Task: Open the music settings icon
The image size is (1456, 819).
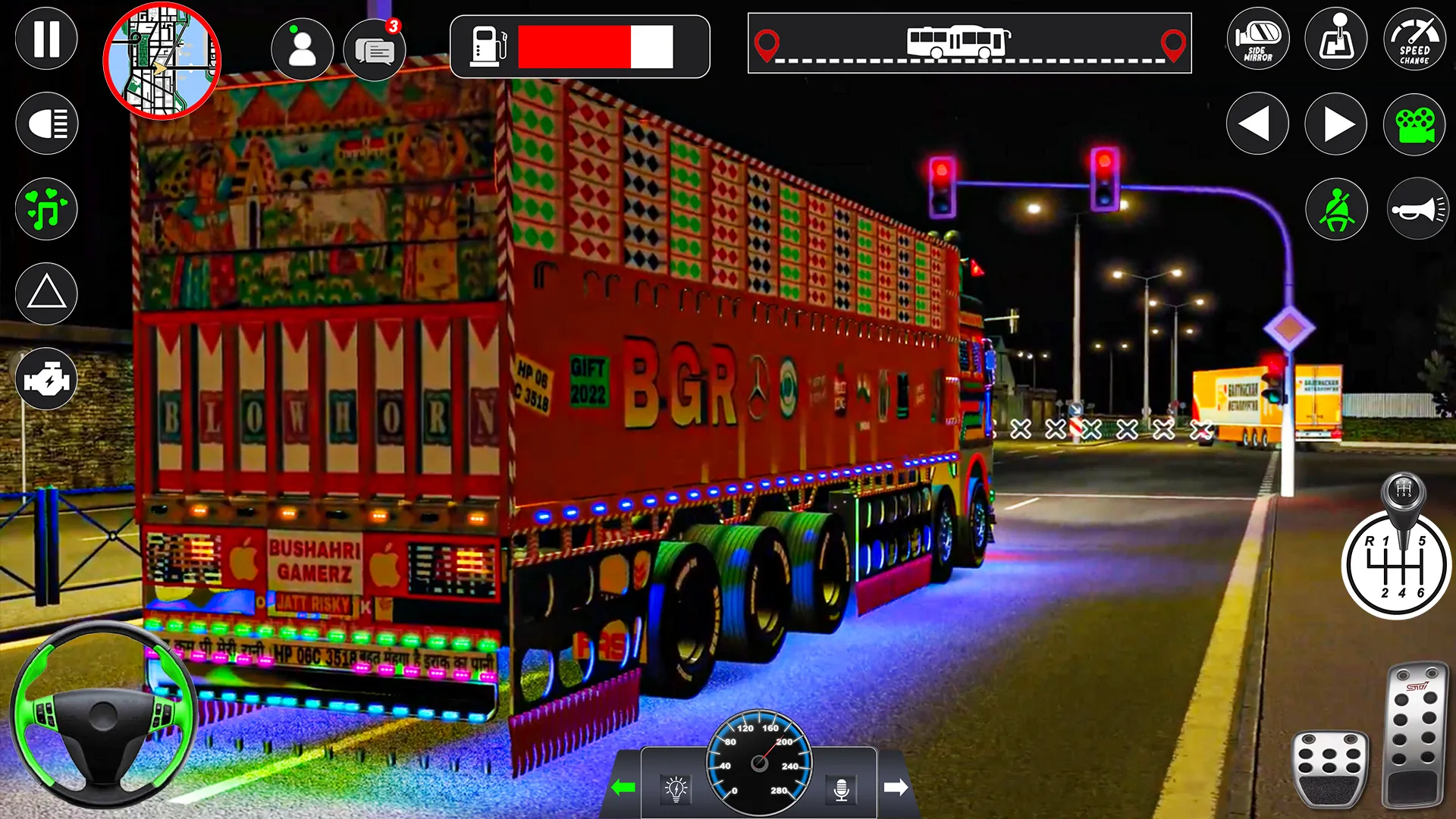Action: pos(45,209)
